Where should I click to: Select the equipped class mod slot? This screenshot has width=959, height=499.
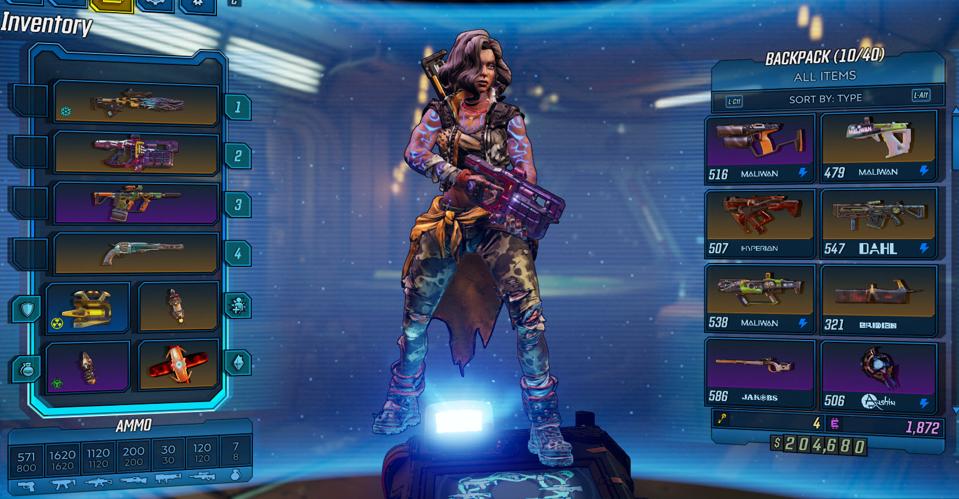click(x=178, y=306)
